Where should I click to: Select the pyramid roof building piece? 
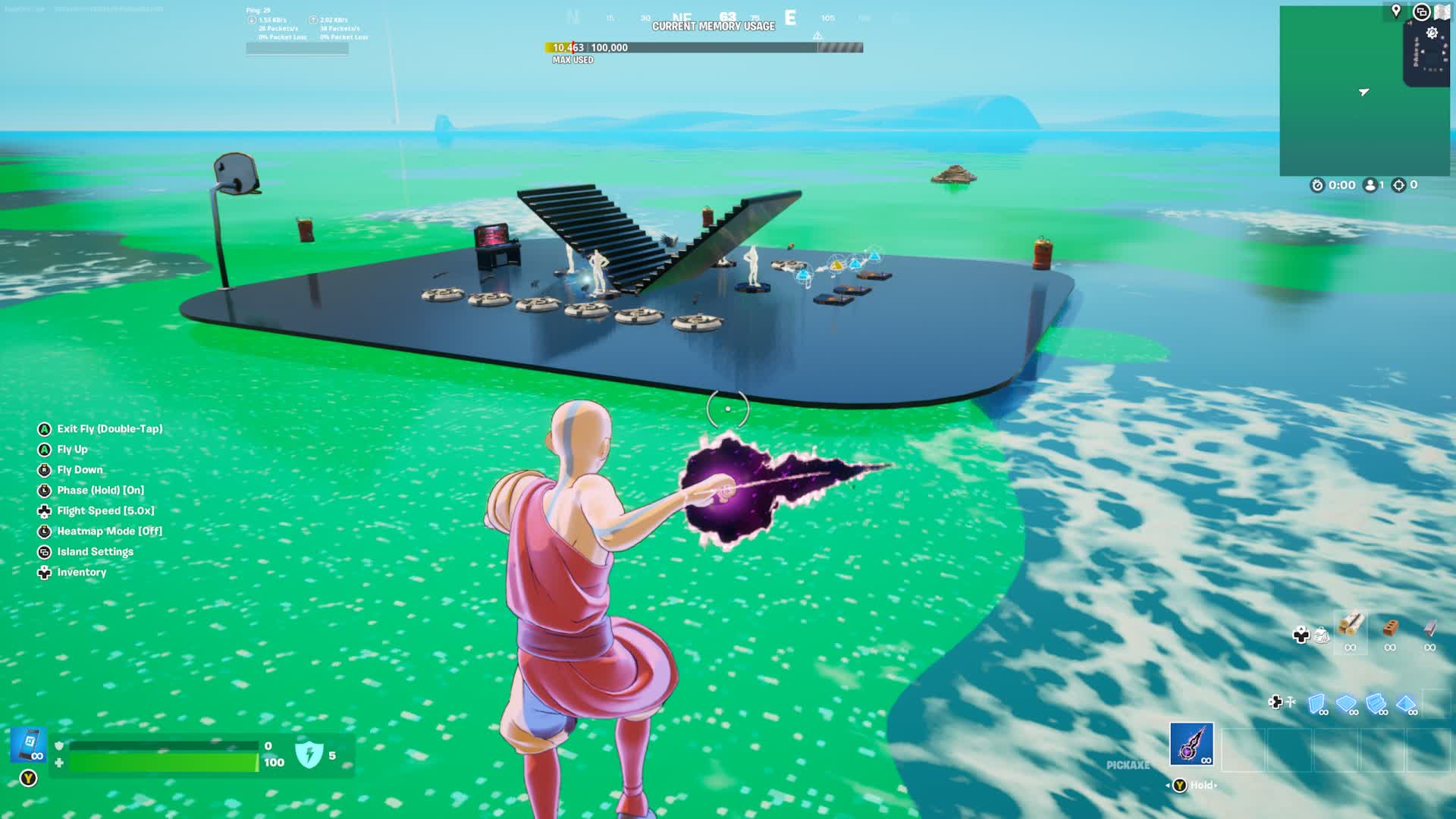[1406, 704]
